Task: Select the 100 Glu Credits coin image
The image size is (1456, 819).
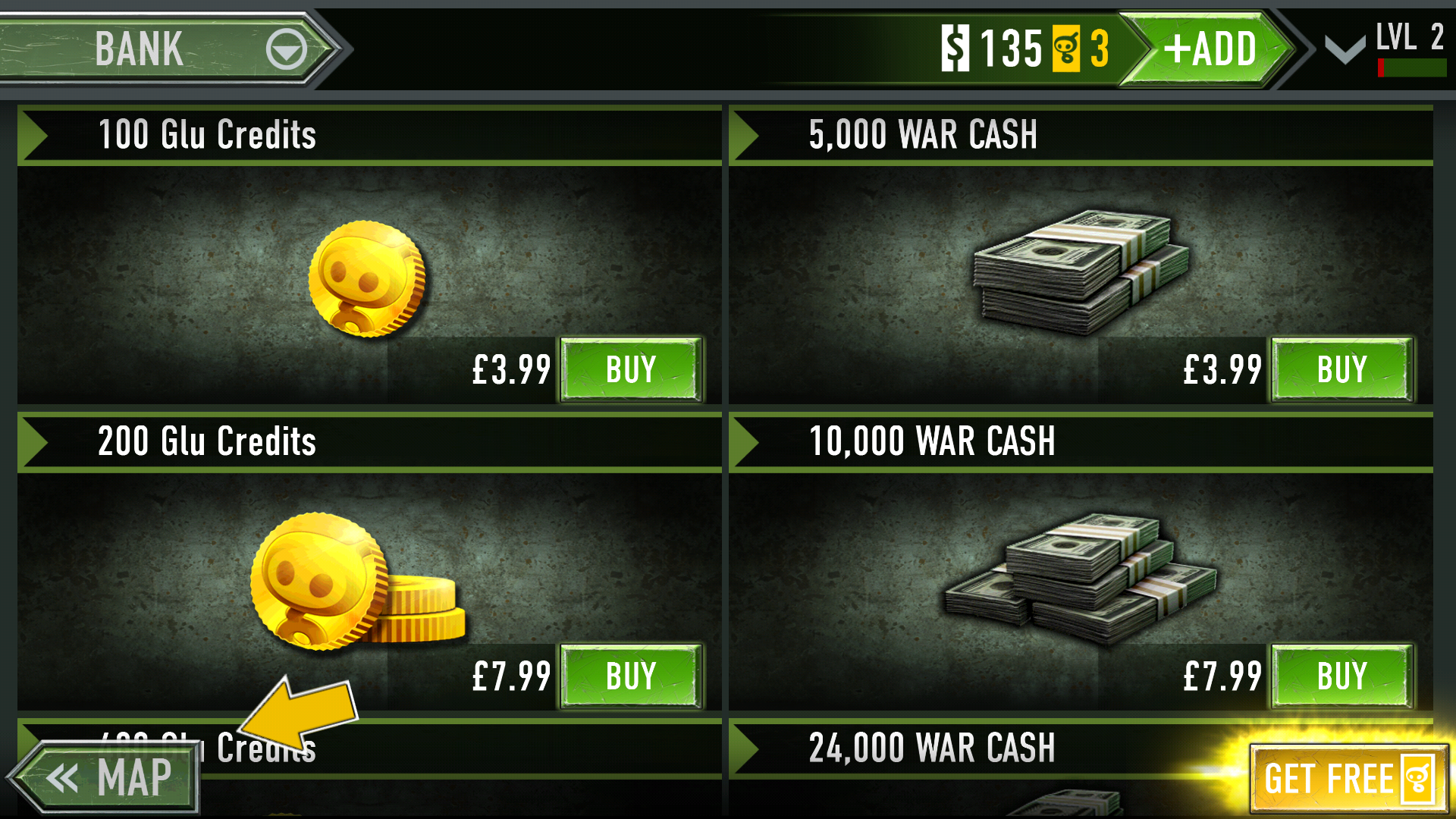Action: point(368,279)
